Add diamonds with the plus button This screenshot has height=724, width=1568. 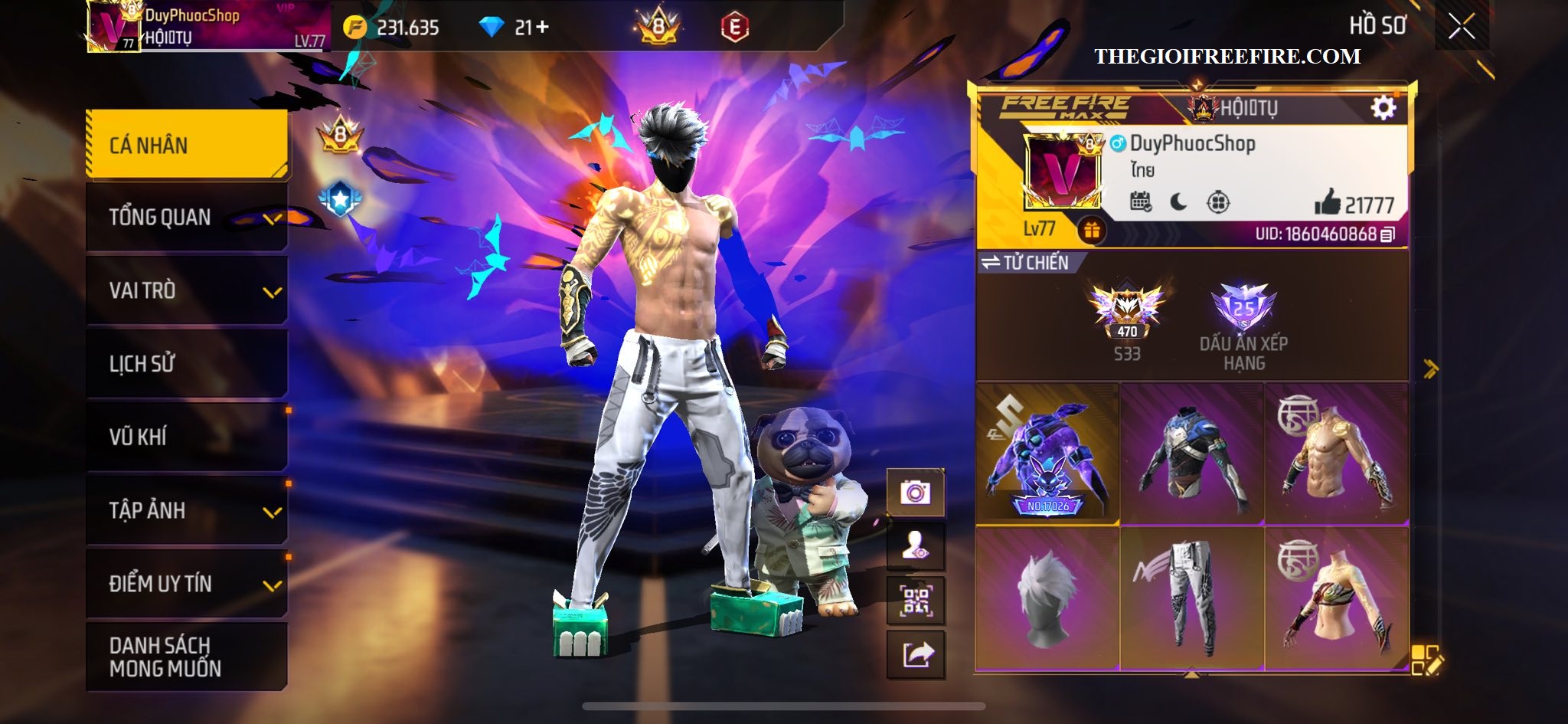(542, 28)
